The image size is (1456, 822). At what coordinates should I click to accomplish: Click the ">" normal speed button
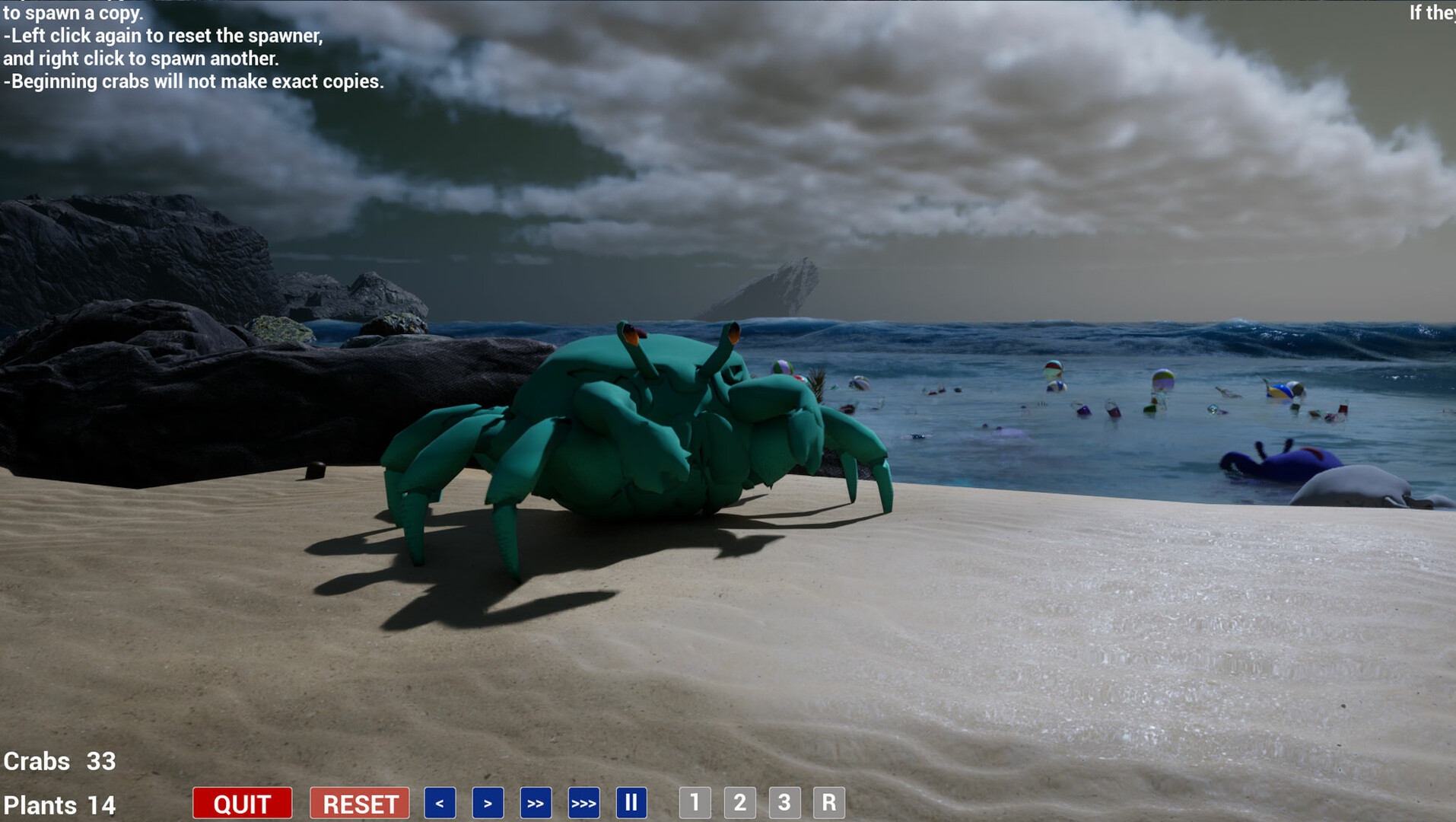(x=488, y=802)
